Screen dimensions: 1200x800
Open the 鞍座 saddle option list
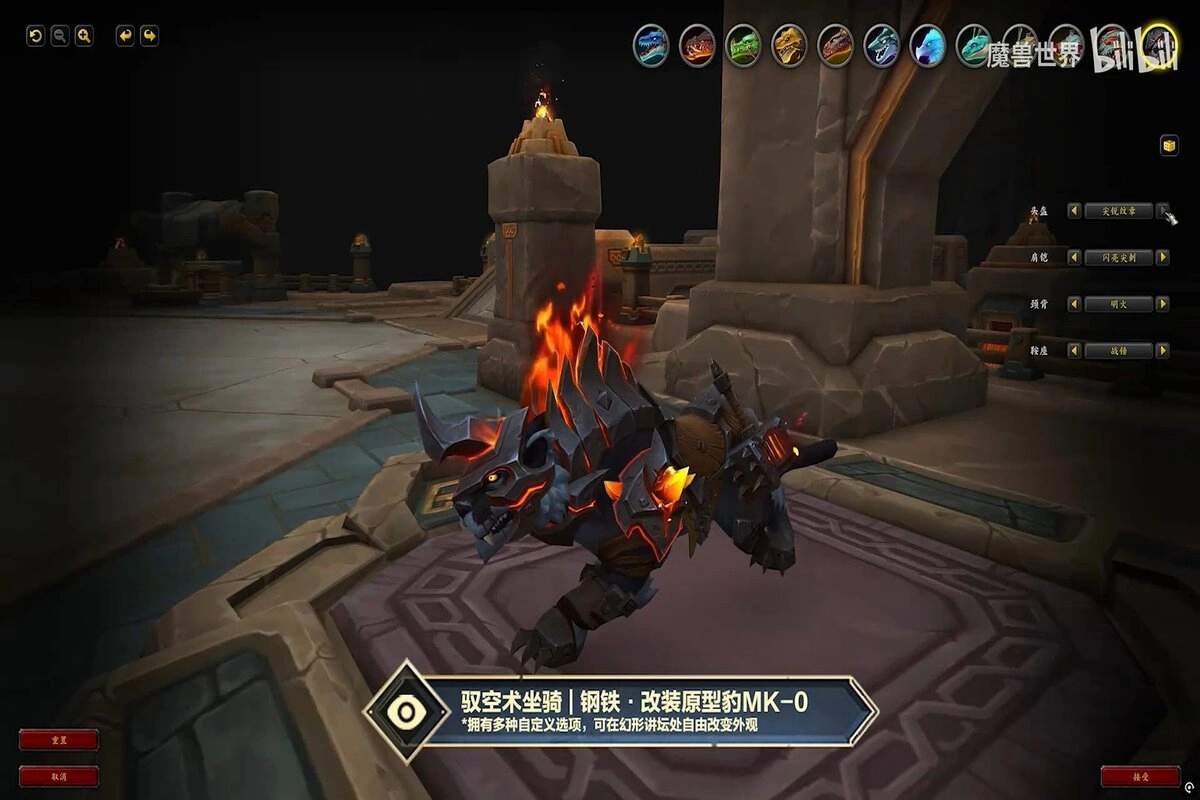point(1118,351)
